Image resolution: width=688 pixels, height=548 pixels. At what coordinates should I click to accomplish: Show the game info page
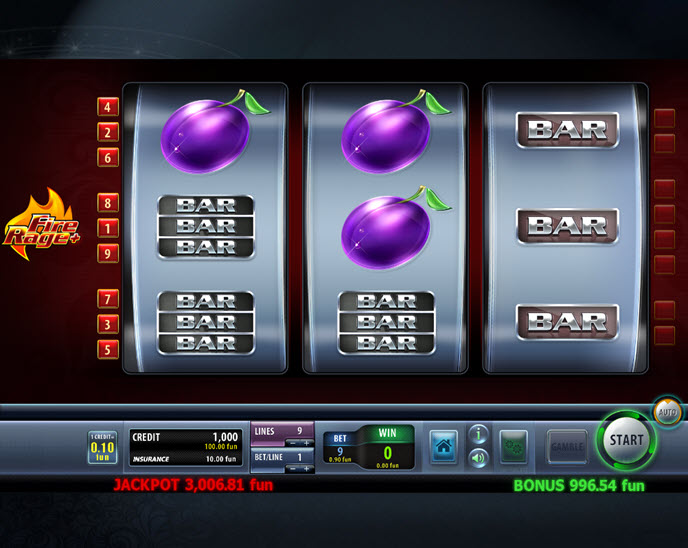pos(478,434)
